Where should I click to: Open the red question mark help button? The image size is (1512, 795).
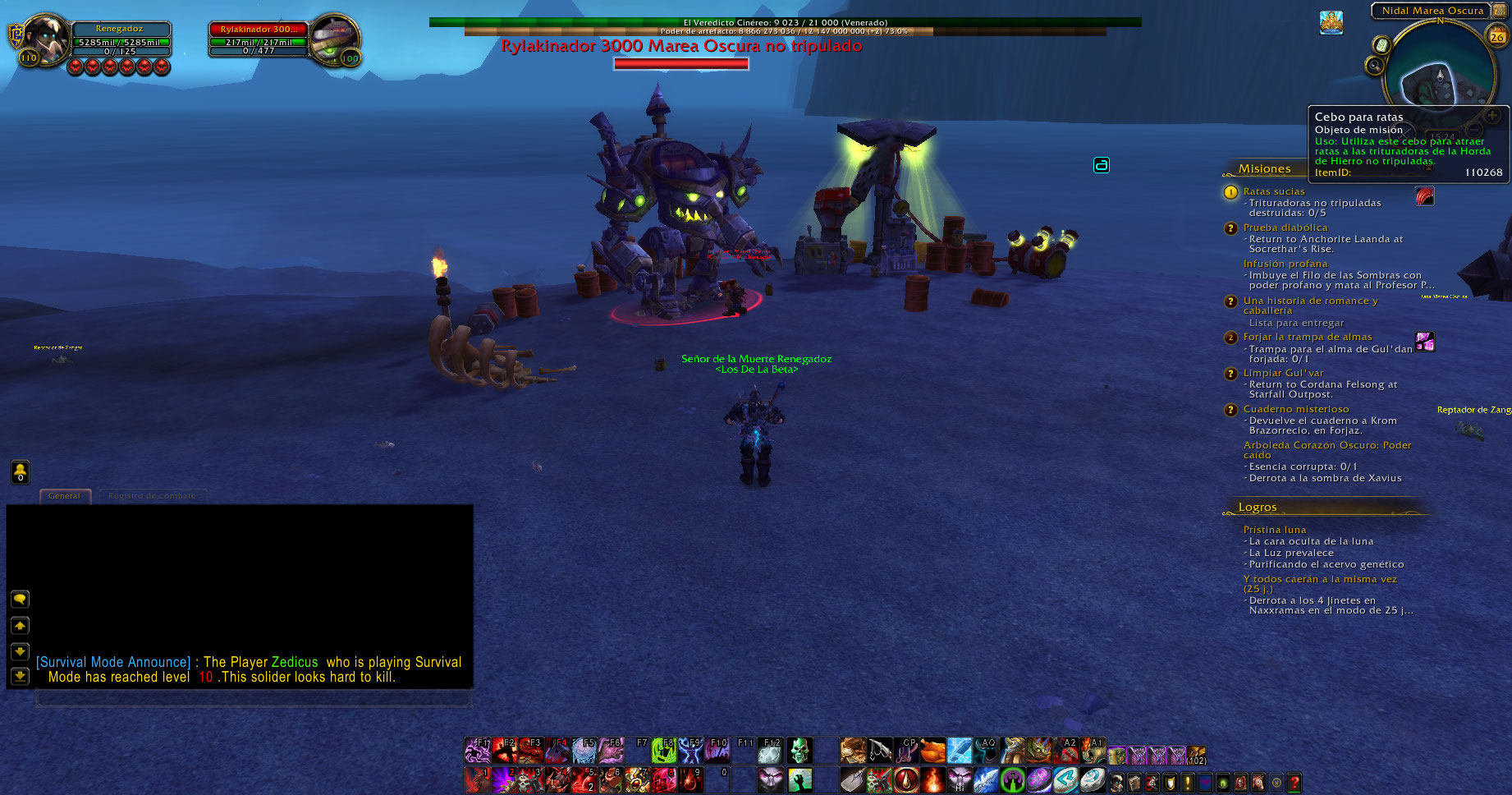[1294, 783]
